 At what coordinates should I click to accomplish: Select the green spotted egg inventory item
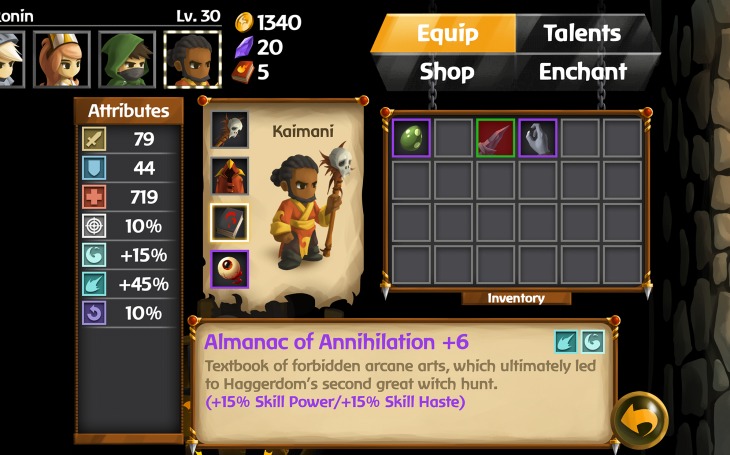click(x=412, y=137)
